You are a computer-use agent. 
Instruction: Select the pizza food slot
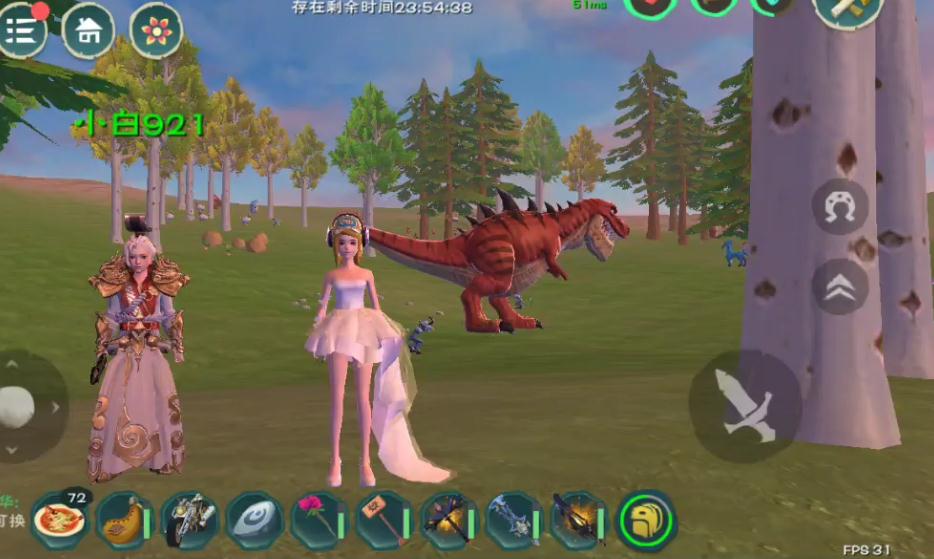pos(60,520)
